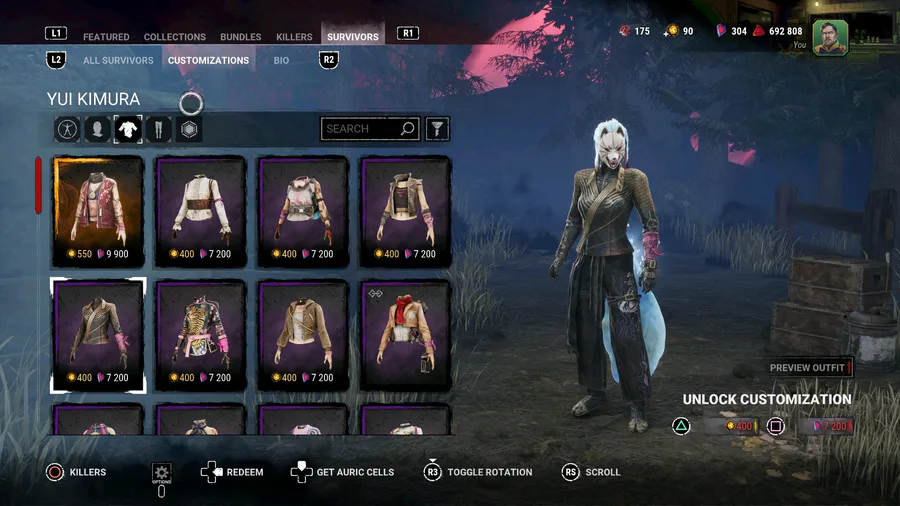
Task: Choose the tiger-print jacket with pink sleeves
Action: (201, 335)
